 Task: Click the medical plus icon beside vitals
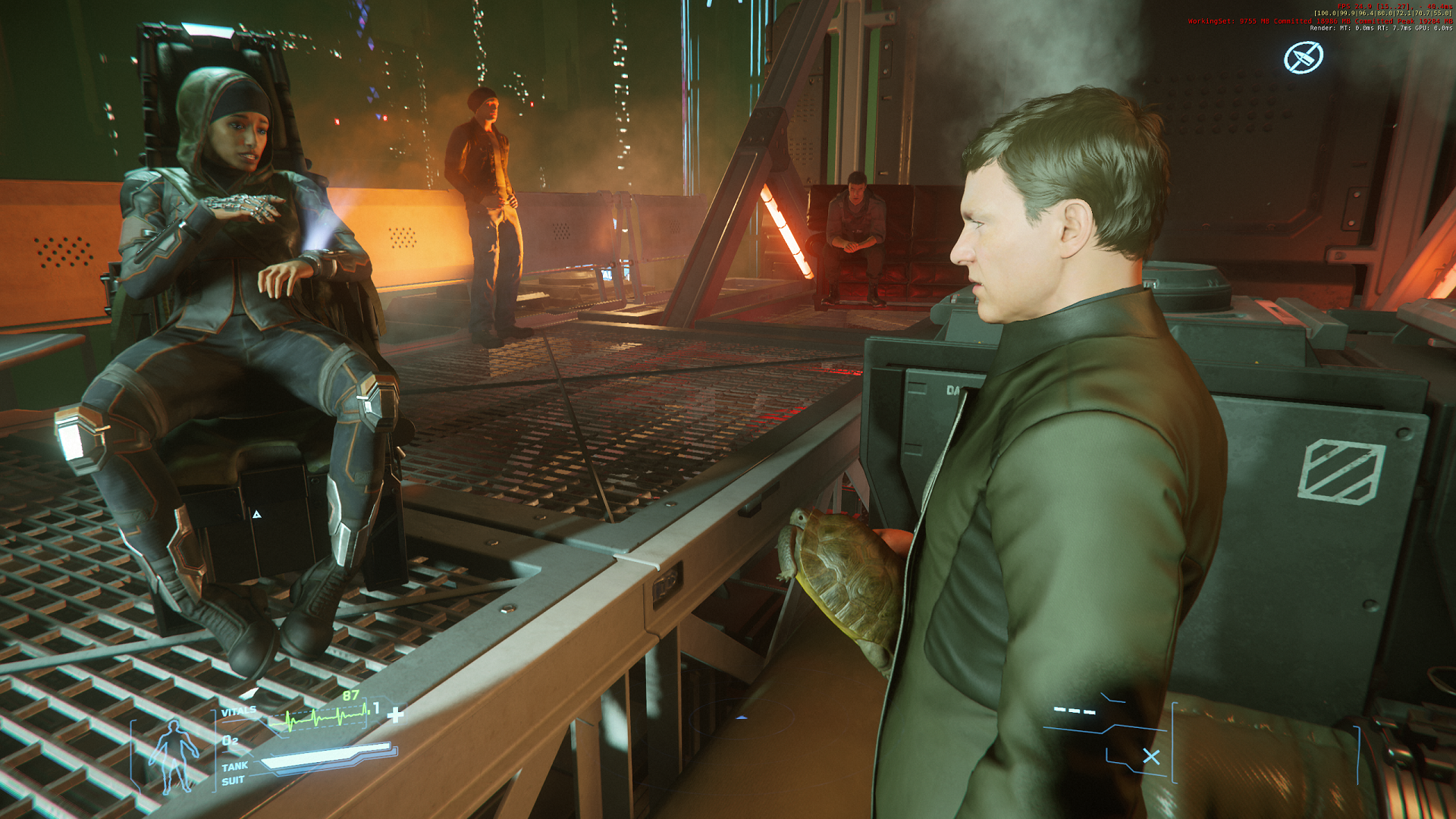[x=395, y=714]
